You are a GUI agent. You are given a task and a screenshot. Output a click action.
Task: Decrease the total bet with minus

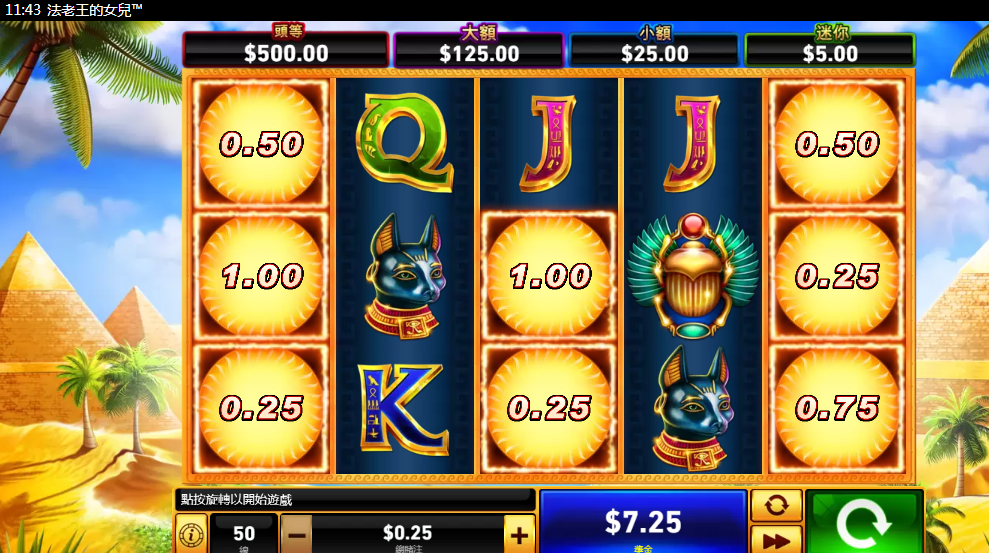pyautogui.click(x=296, y=534)
